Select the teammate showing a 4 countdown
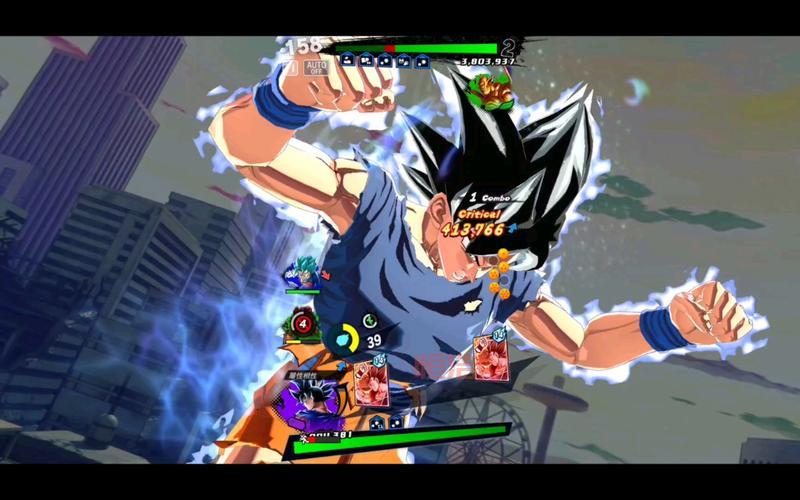The width and height of the screenshot is (800, 500). (304, 323)
